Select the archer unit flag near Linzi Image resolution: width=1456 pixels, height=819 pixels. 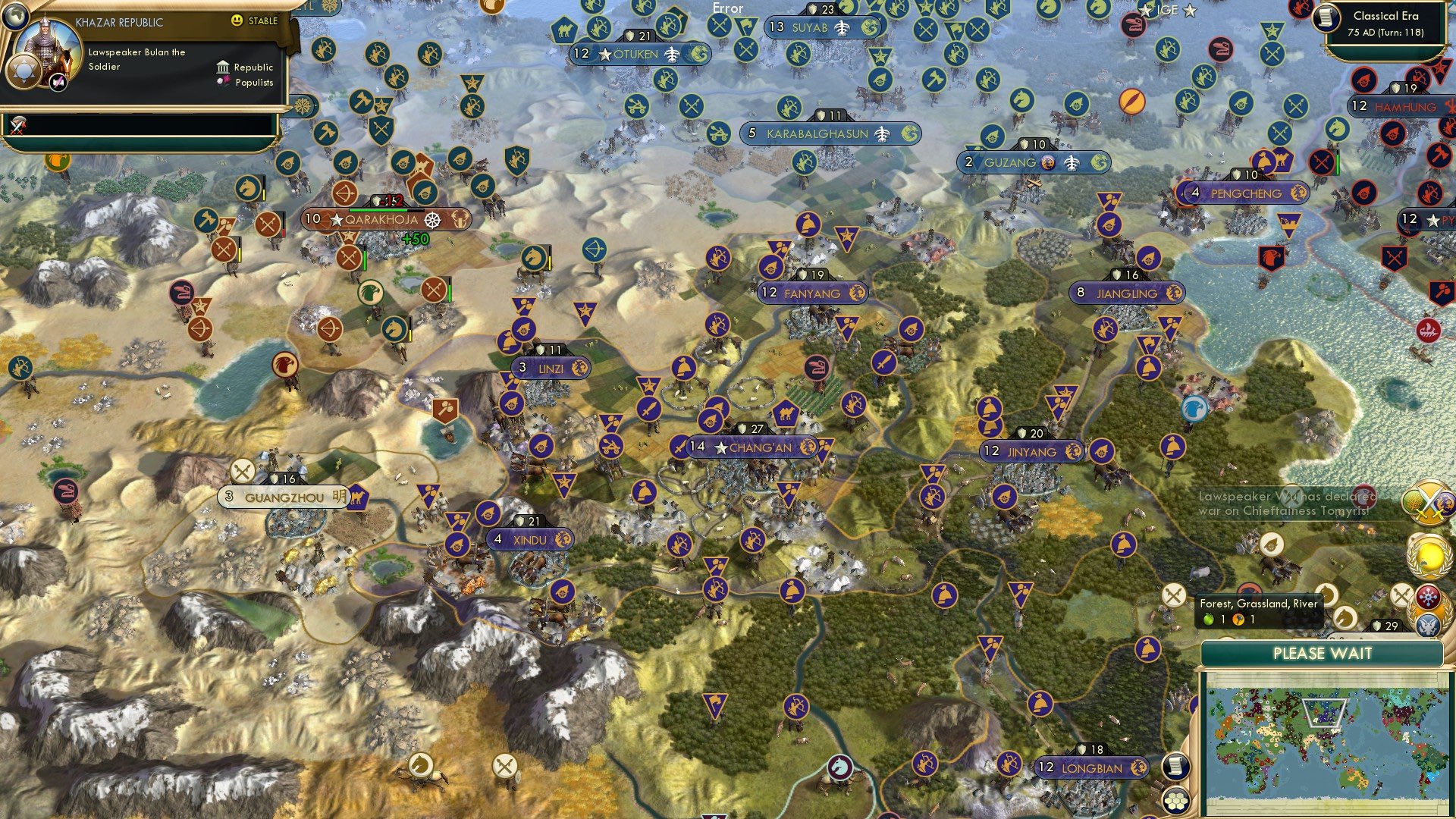[x=719, y=325]
